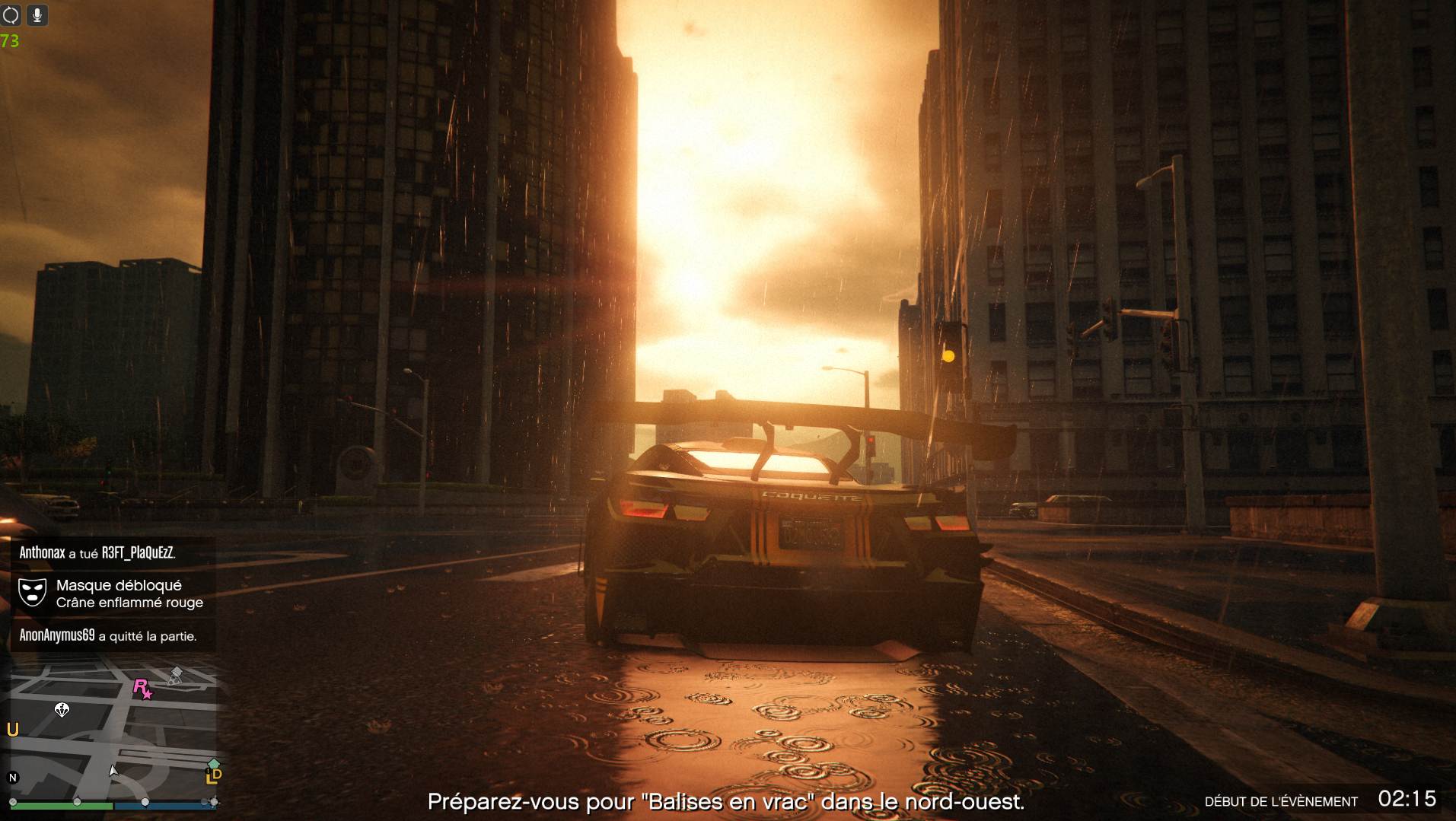Click the pink Rockstar marker on the minimap
Viewport: 1456px width, 821px height.
(142, 689)
